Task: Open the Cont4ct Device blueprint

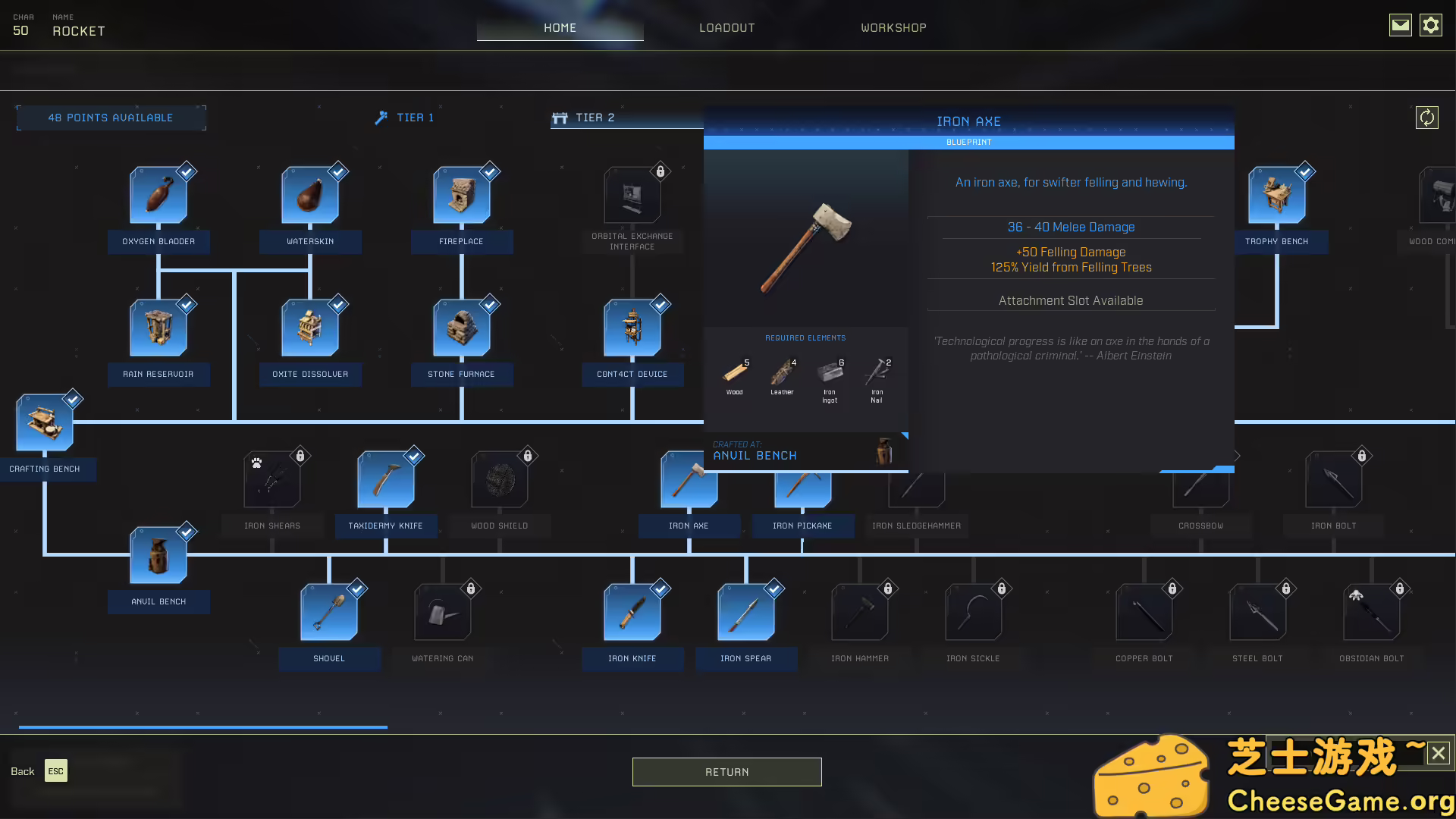Action: tap(632, 328)
